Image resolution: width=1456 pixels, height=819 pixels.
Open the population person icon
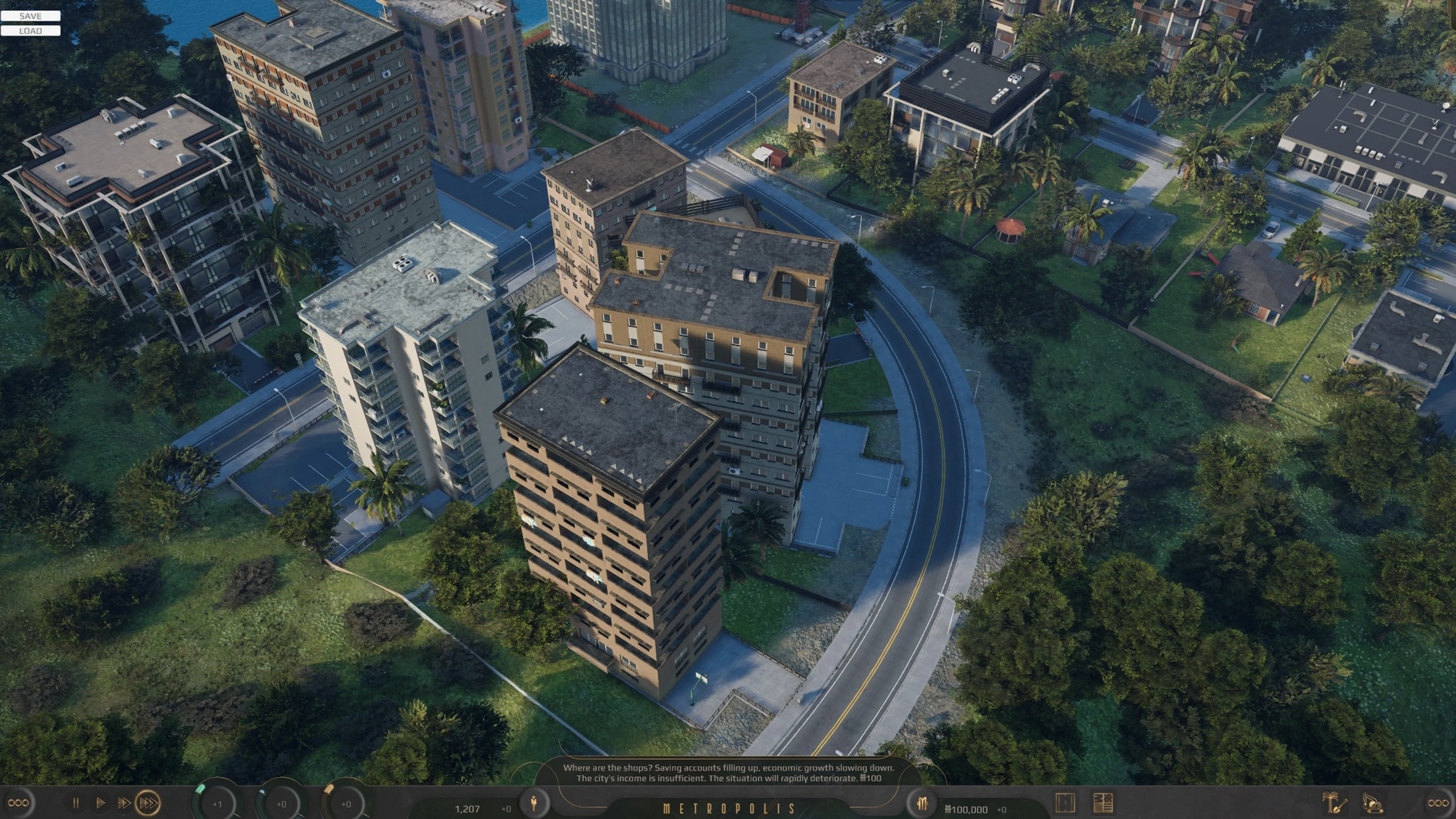pos(534,804)
